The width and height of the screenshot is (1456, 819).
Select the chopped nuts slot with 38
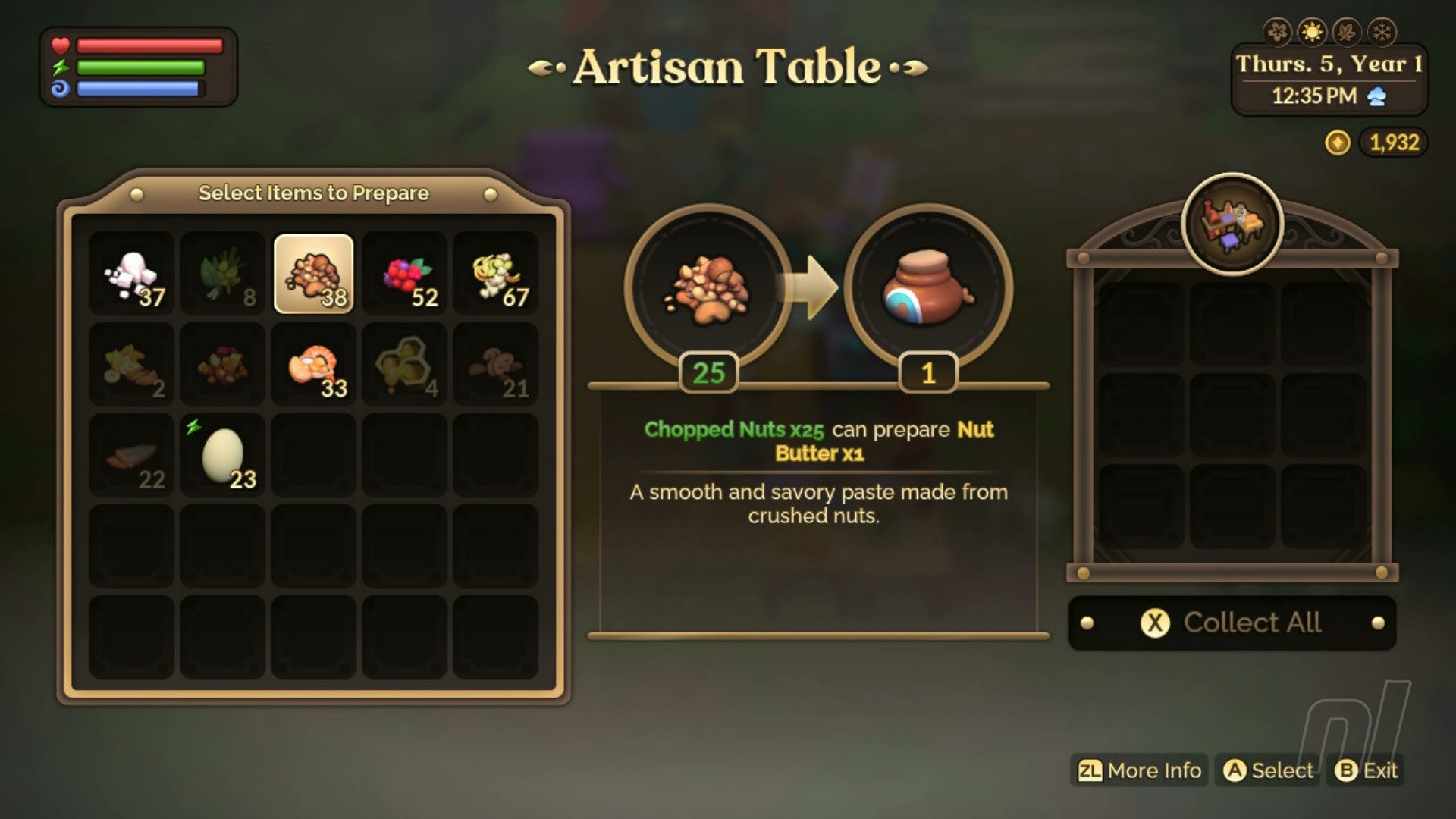coord(313,274)
